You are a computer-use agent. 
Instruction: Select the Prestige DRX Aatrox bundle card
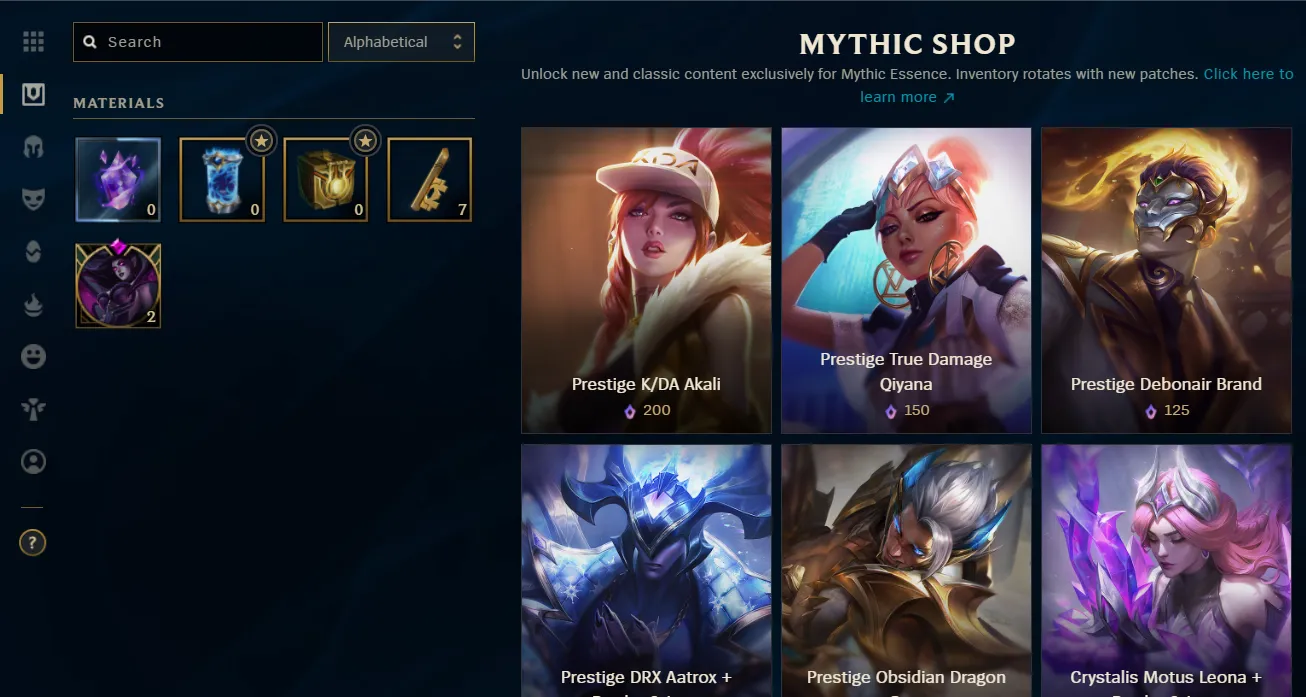646,570
